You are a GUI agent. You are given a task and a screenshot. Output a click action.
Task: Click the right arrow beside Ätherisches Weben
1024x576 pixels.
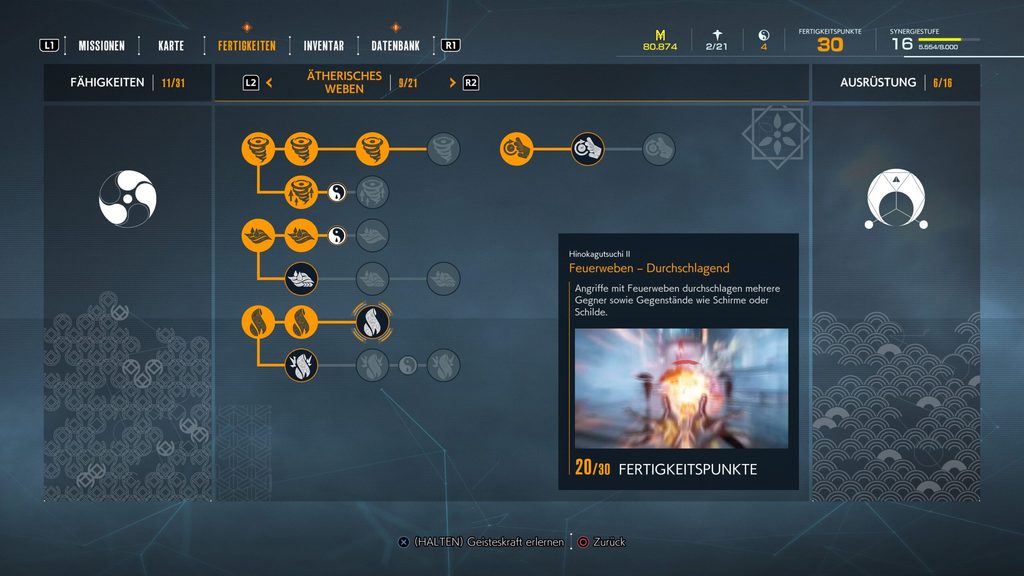(452, 83)
